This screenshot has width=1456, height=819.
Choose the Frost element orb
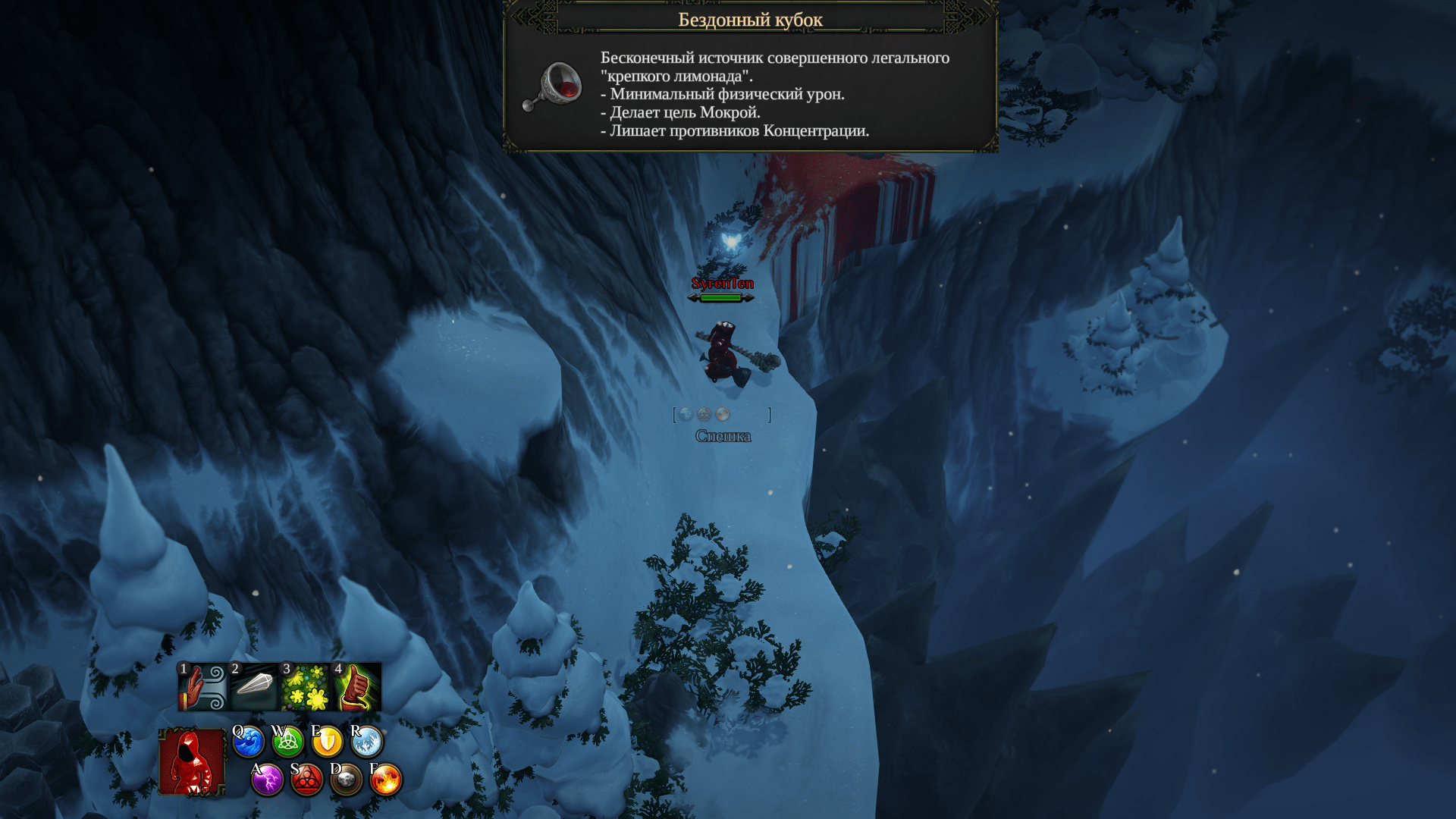(x=367, y=742)
